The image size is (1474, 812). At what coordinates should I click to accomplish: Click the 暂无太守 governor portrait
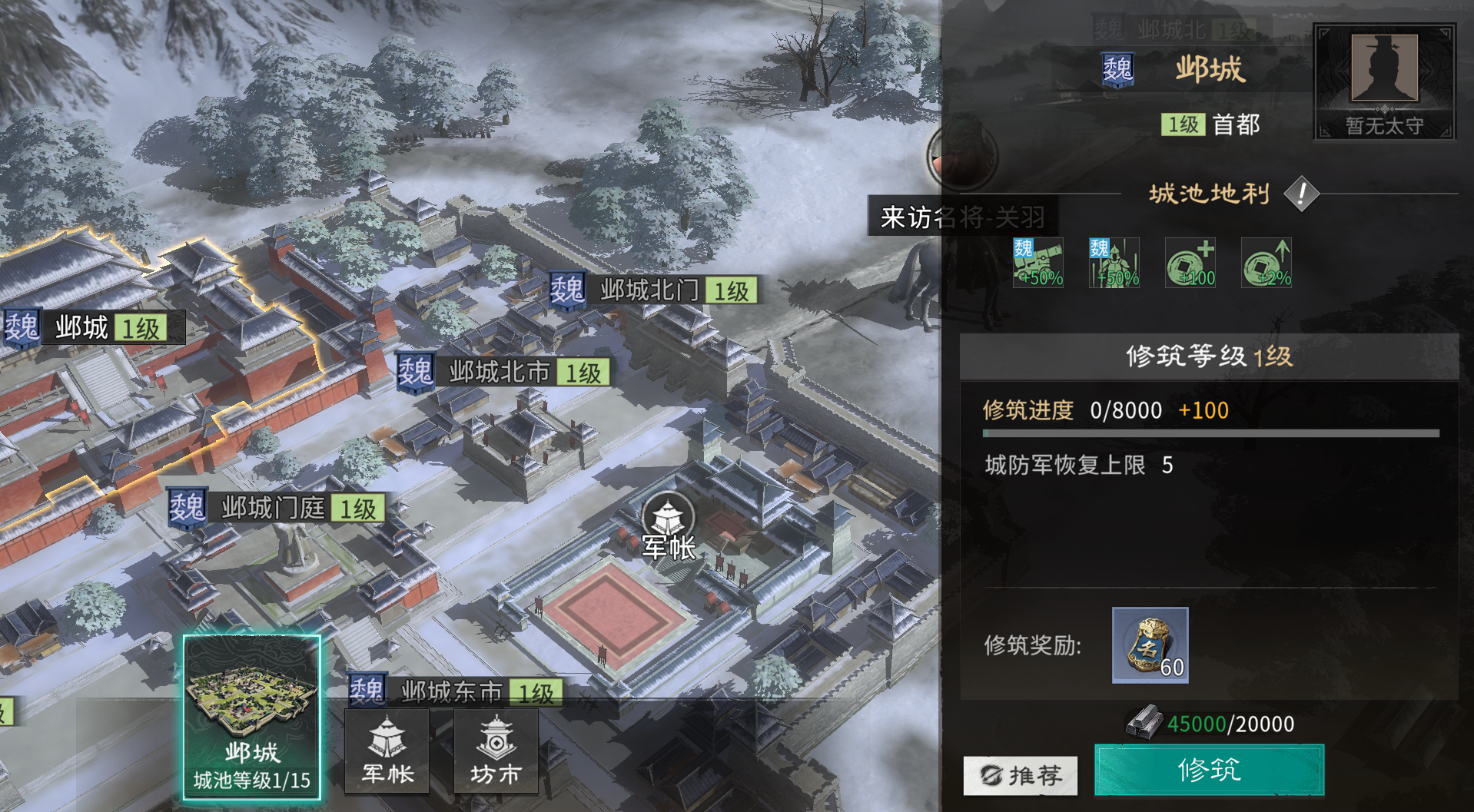pos(1383,82)
